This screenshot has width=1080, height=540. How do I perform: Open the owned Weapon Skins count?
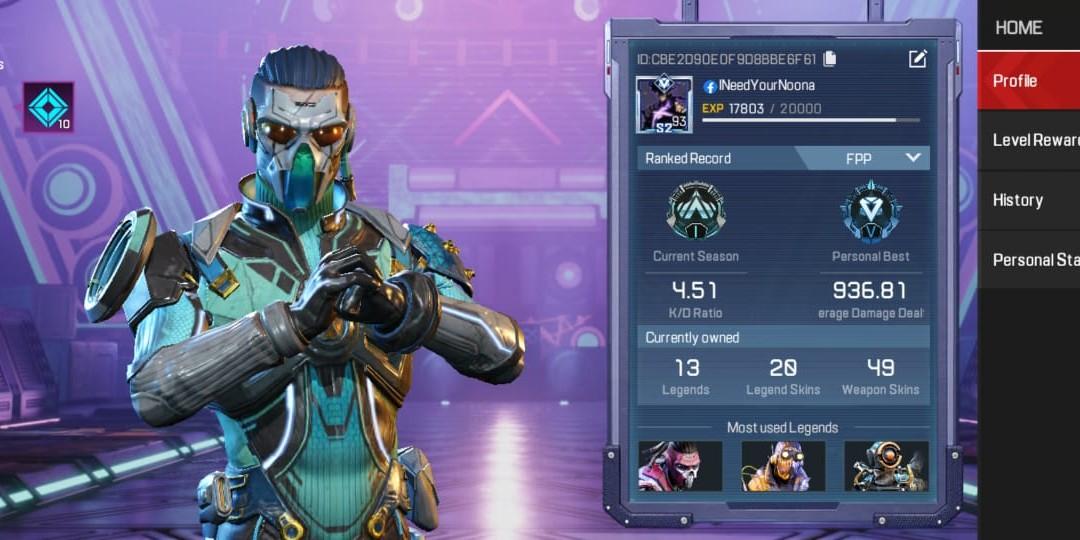880,377
